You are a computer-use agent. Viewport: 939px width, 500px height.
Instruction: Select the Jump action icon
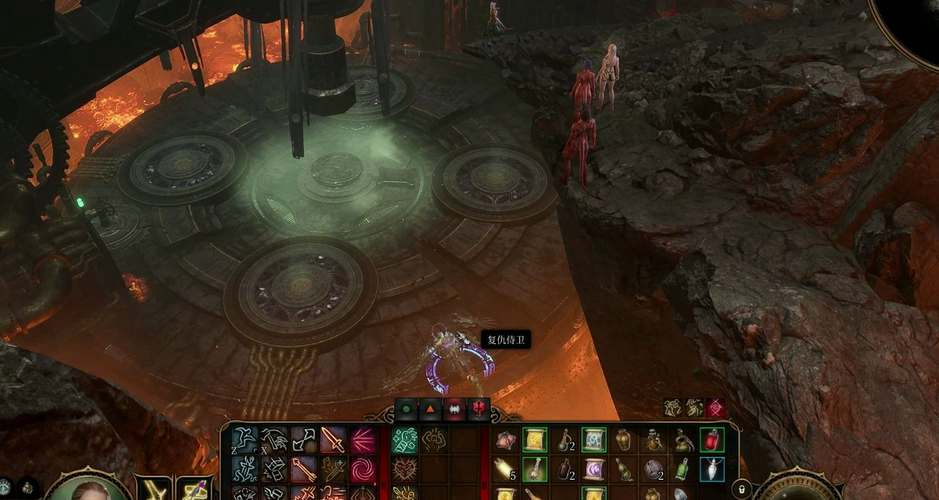[x=246, y=439]
